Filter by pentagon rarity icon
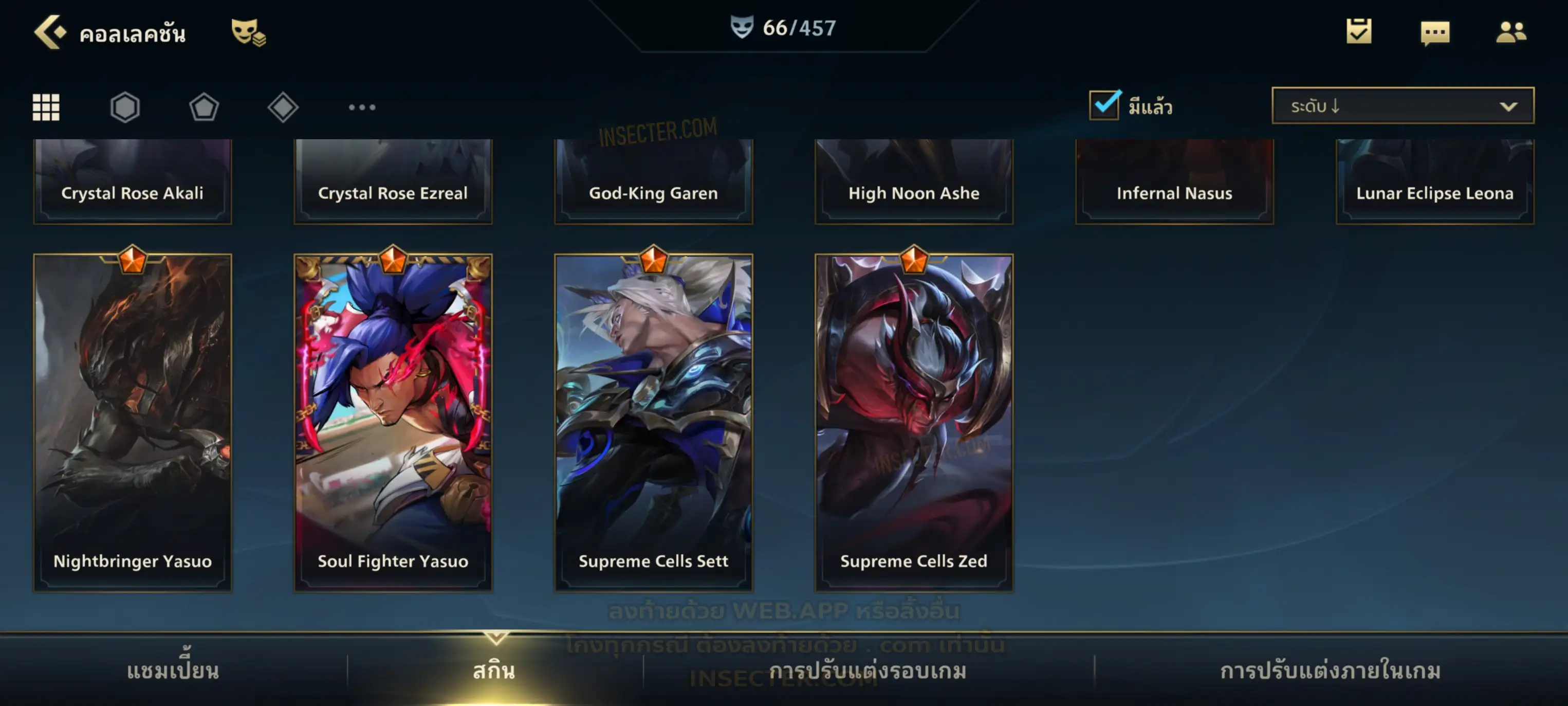Image resolution: width=1568 pixels, height=706 pixels. coord(204,107)
